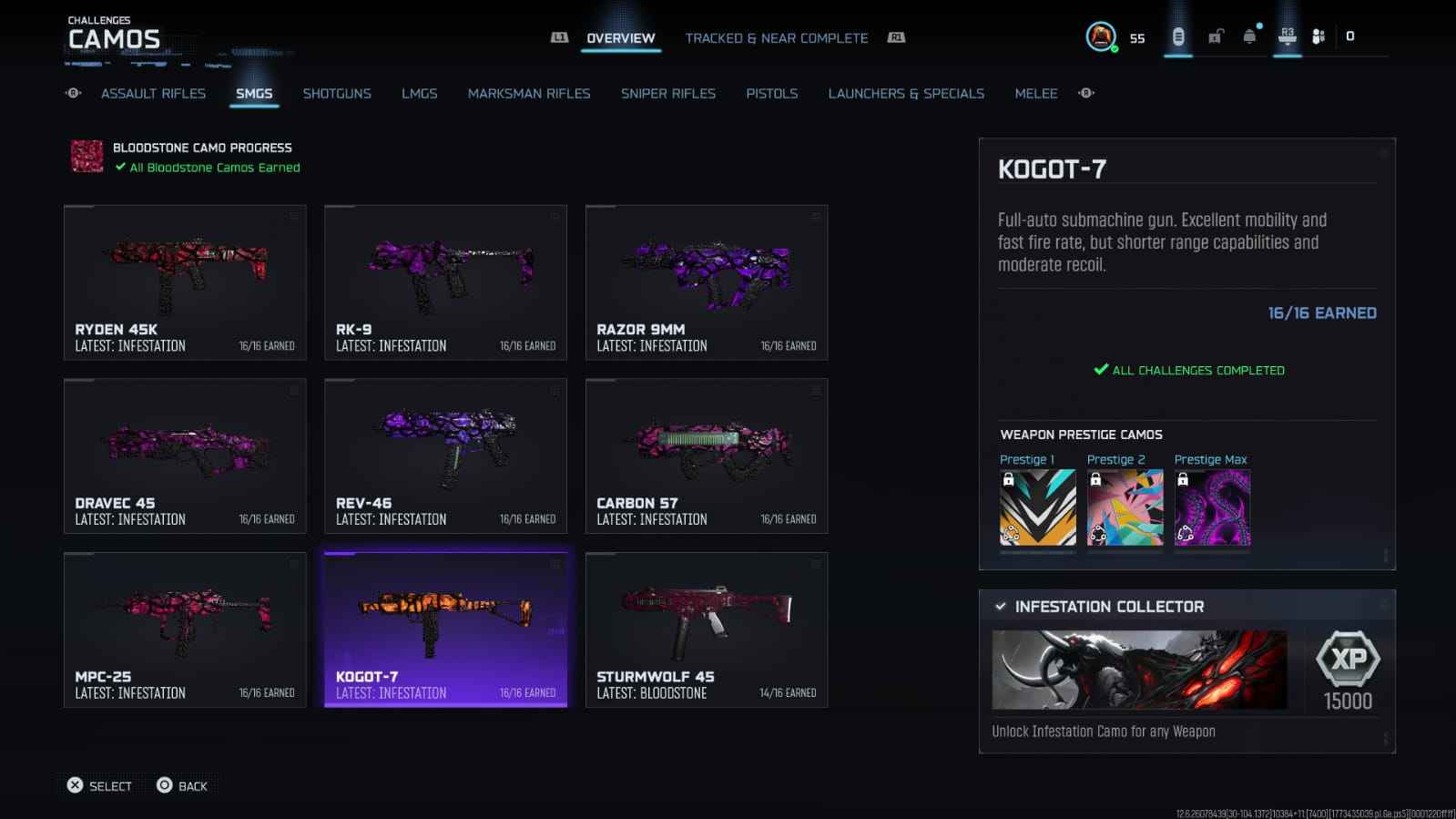The image size is (1456, 819).
Task: Switch to the TRACKED & NEAR COMPLETE tab
Action: click(x=776, y=37)
